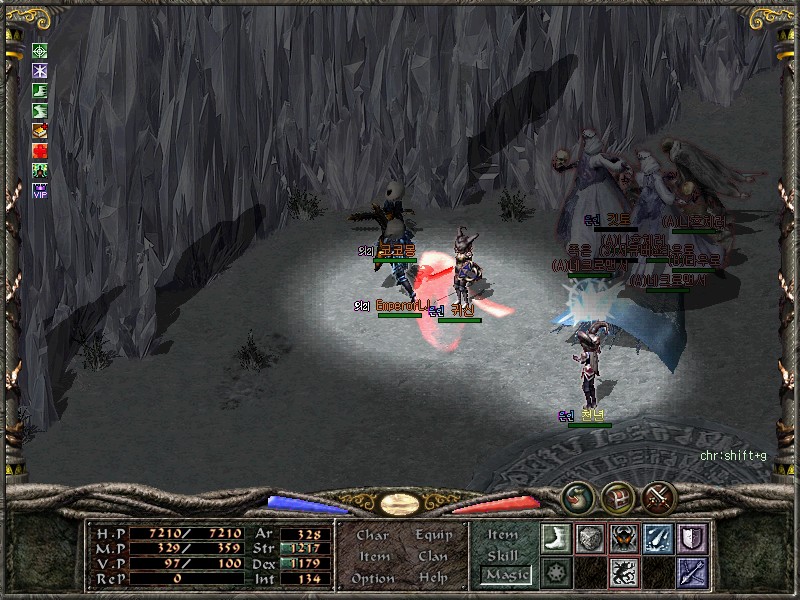Click the book with red plus icon
The height and width of the screenshot is (600, 800).
40,130
